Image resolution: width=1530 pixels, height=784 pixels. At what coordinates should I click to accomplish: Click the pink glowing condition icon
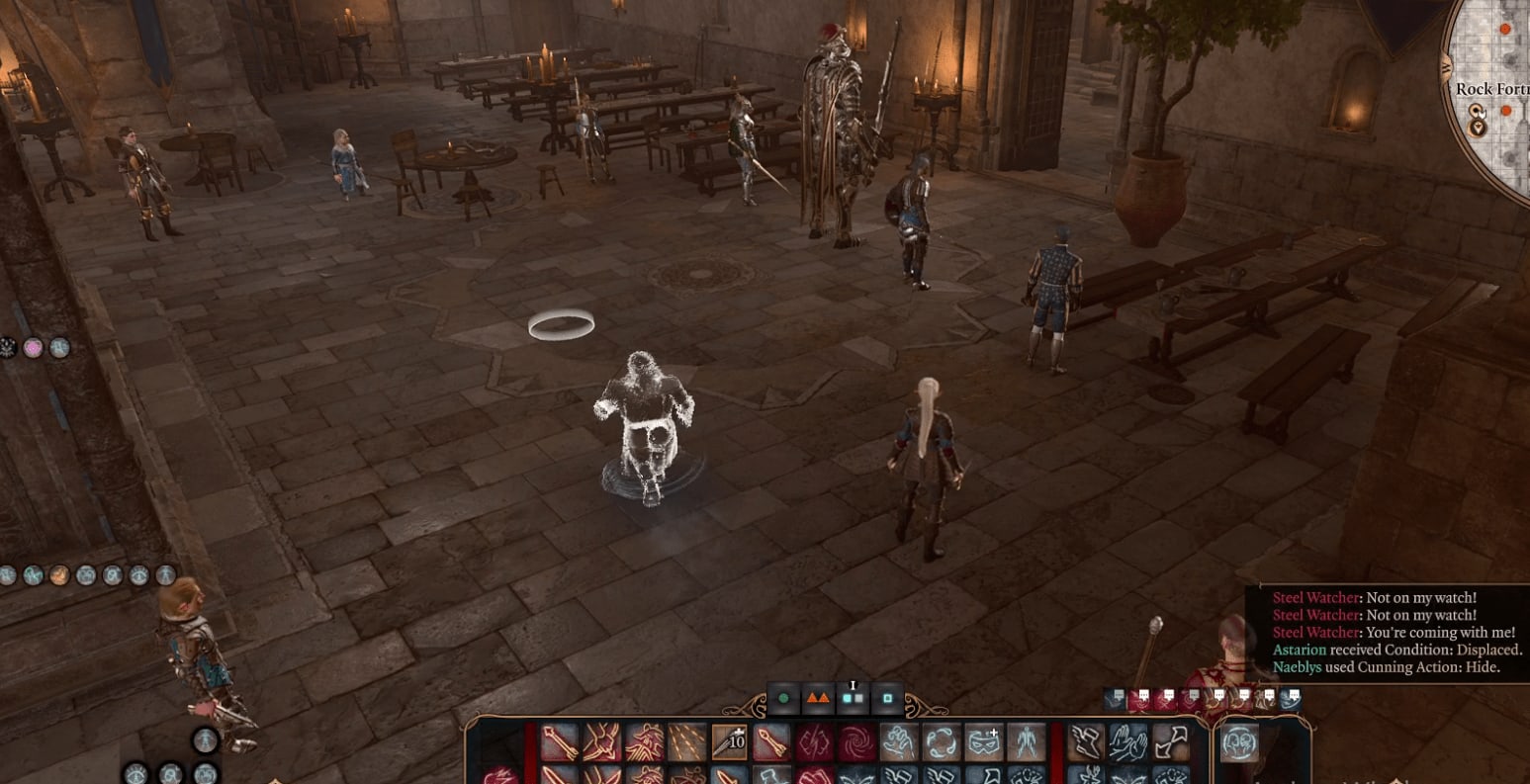34,348
